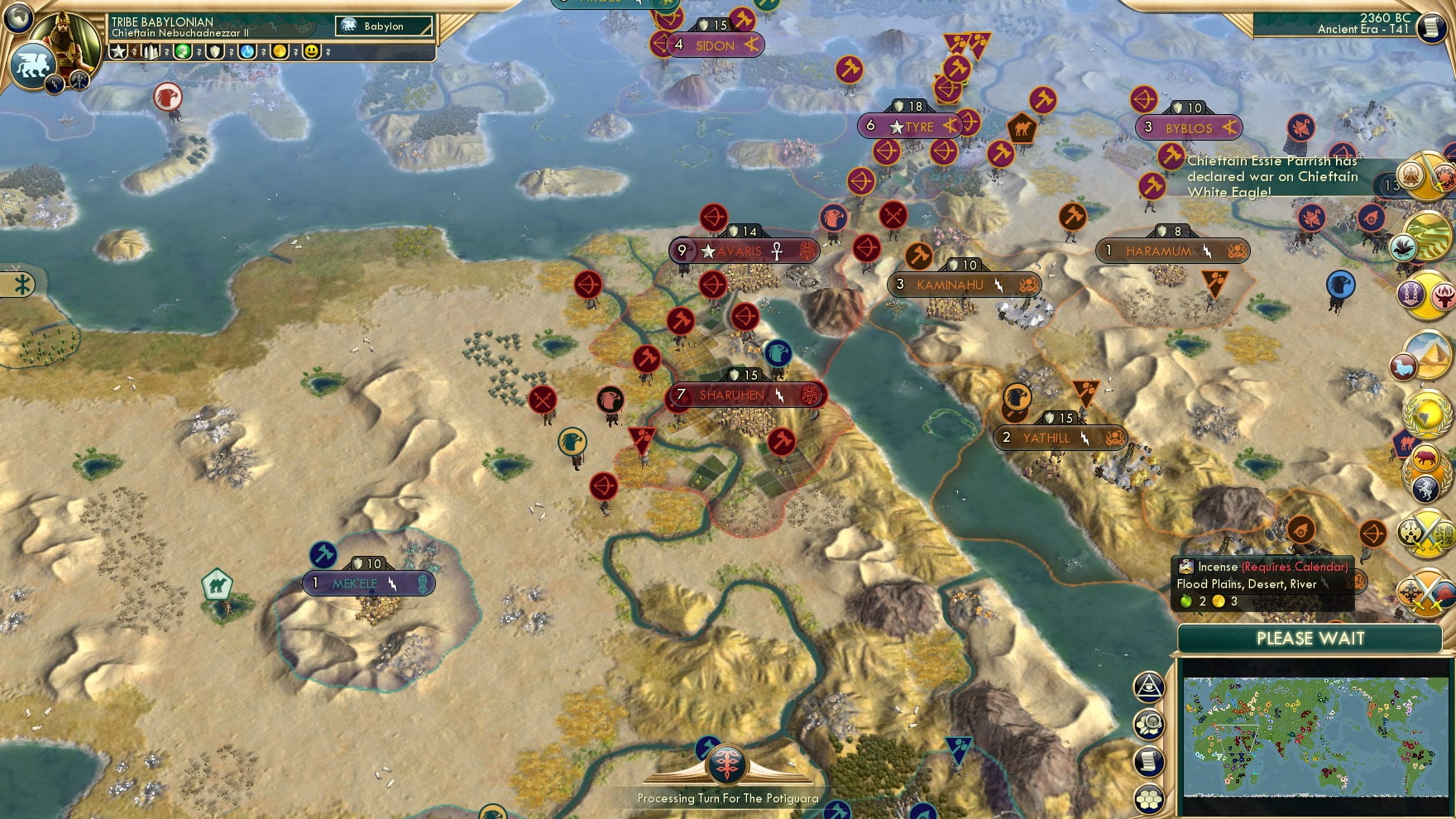Toggle the eye-in-pyramid observer overlay
Screen dimensions: 1456x819
point(1148,685)
